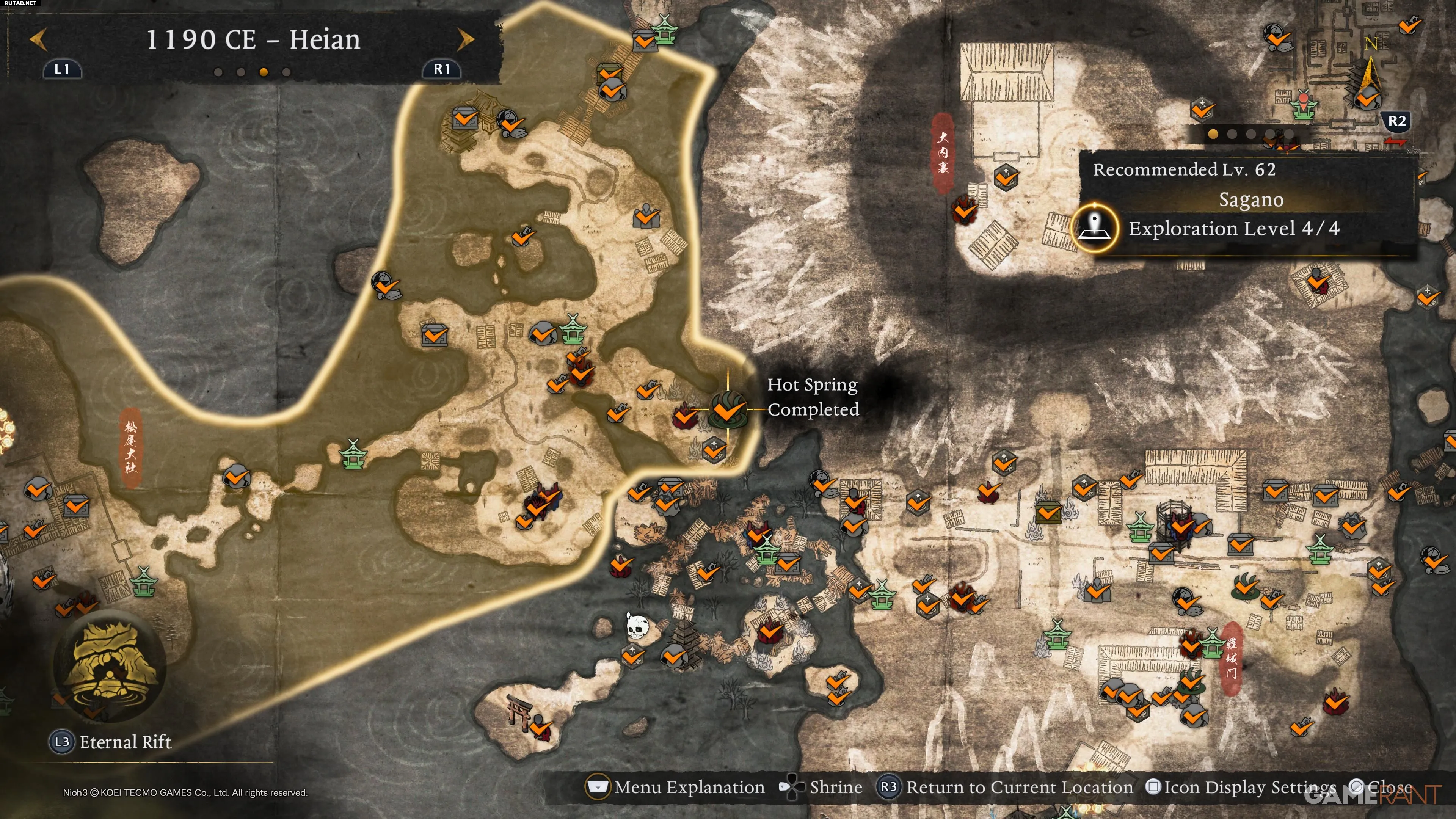
Task: Select the 1190 CE – Heian era title
Action: (253, 39)
